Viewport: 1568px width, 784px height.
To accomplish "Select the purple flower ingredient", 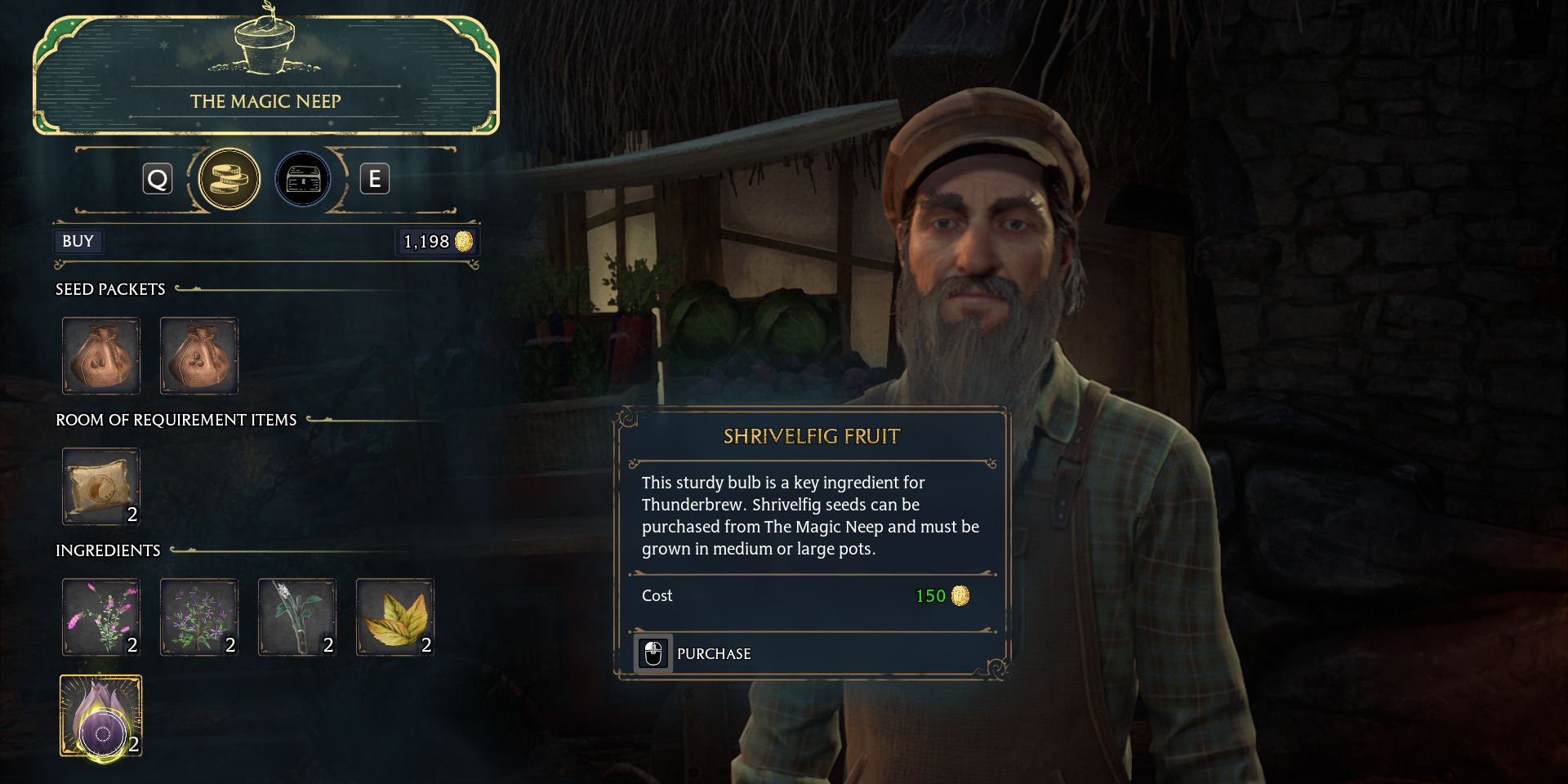I will 198,617.
